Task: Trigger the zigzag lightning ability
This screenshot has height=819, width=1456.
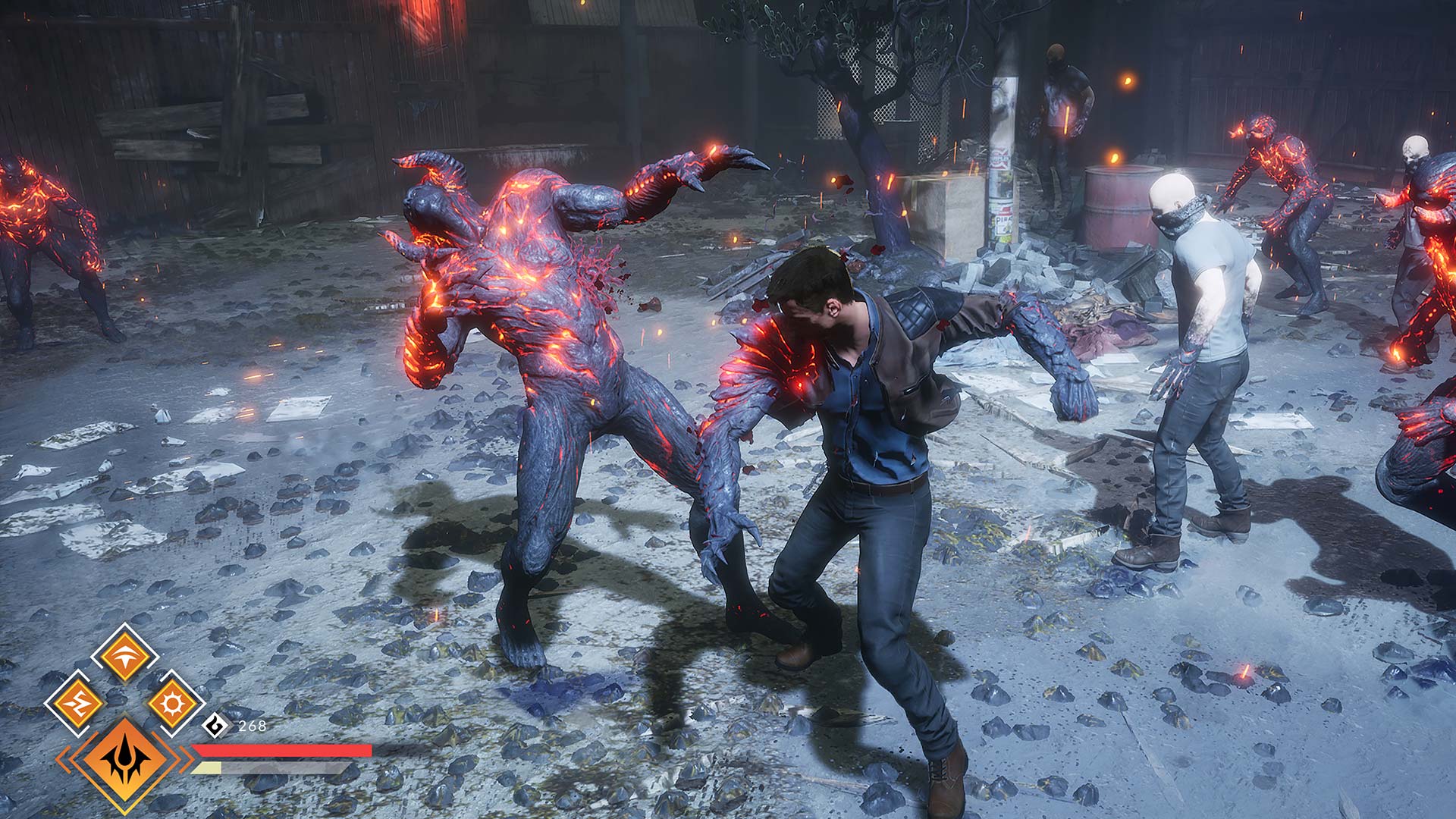Action: point(77,703)
